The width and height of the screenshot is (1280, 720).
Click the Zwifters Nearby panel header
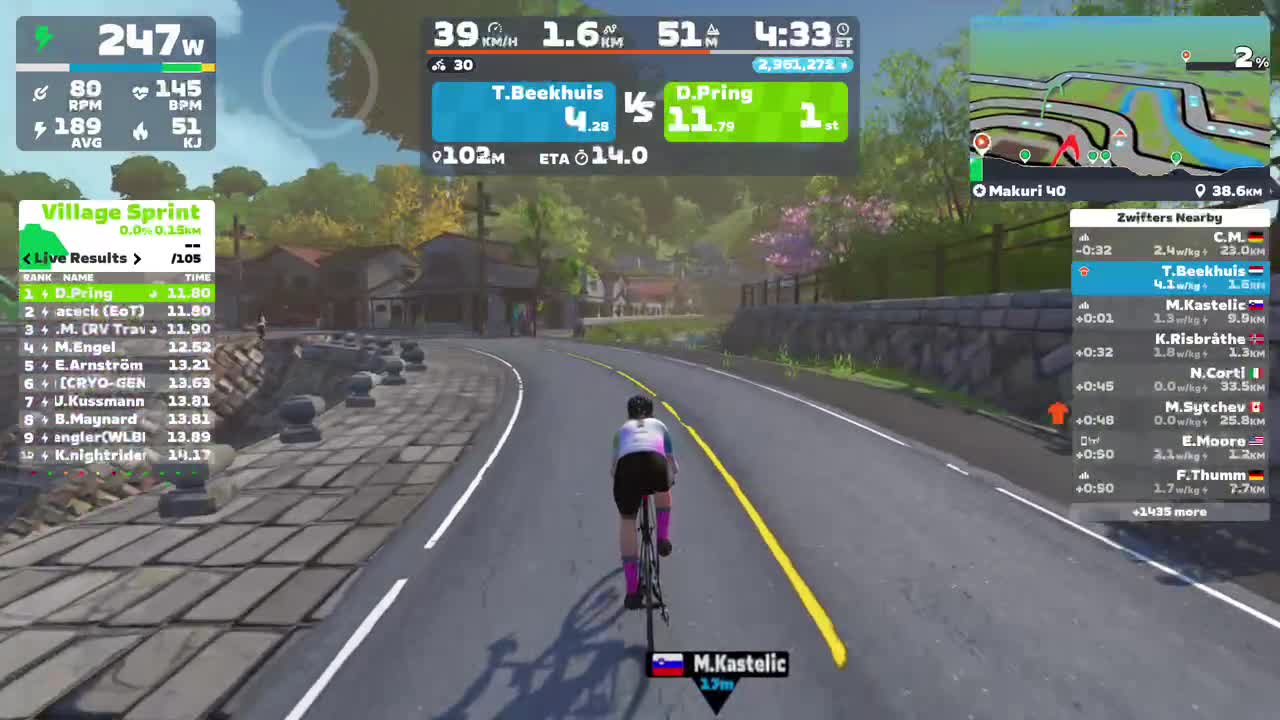pyautogui.click(x=1169, y=217)
